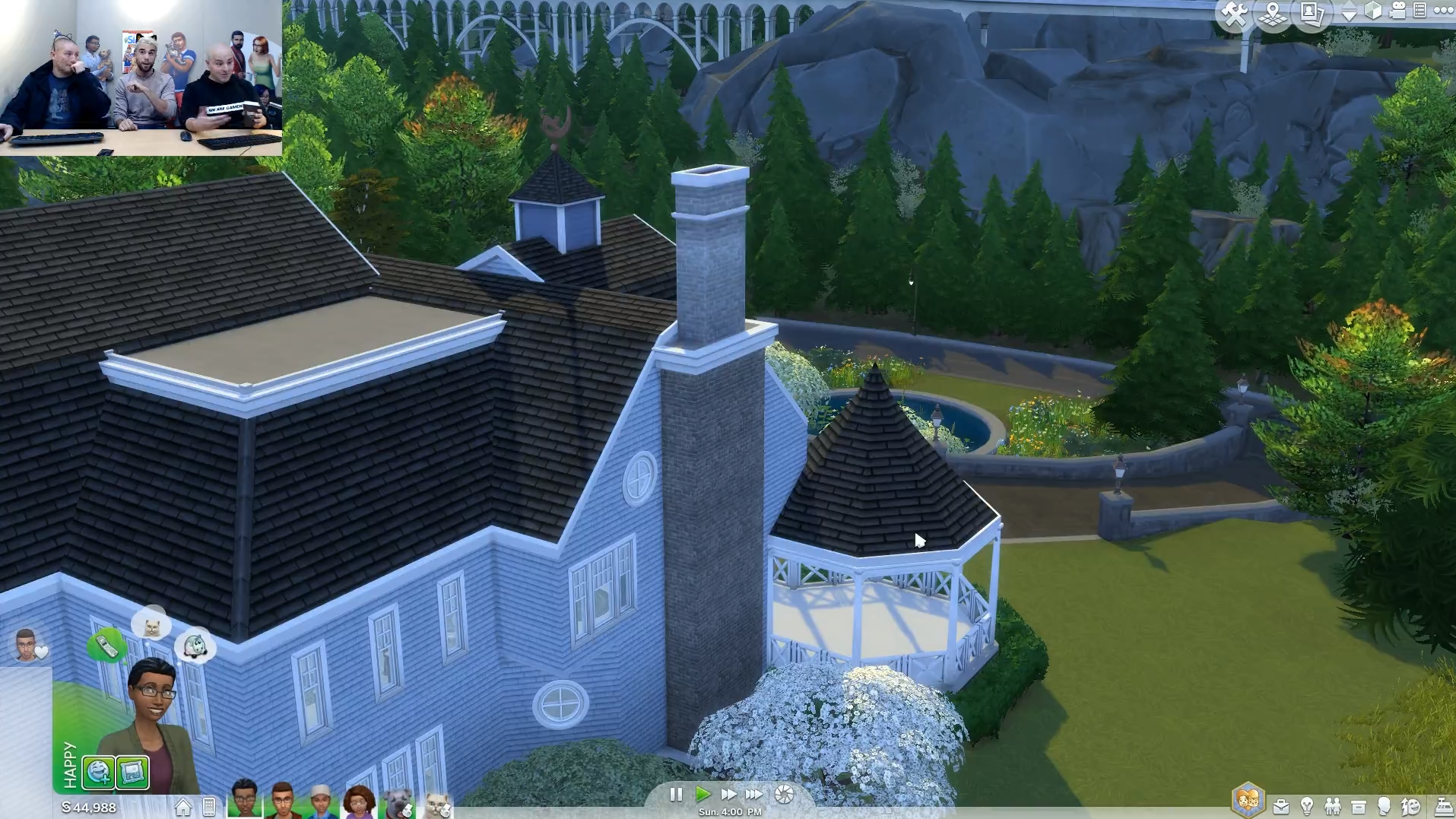Viewport: 1456px width, 819px height.
Task: Set game speed to ultra fast forward
Action: pos(753,795)
